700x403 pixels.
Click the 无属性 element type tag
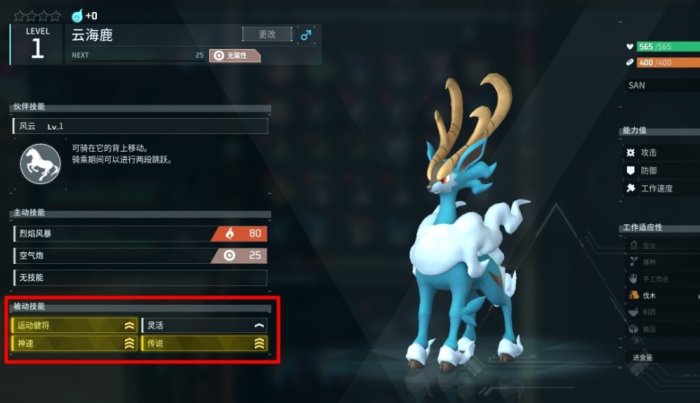coord(235,55)
